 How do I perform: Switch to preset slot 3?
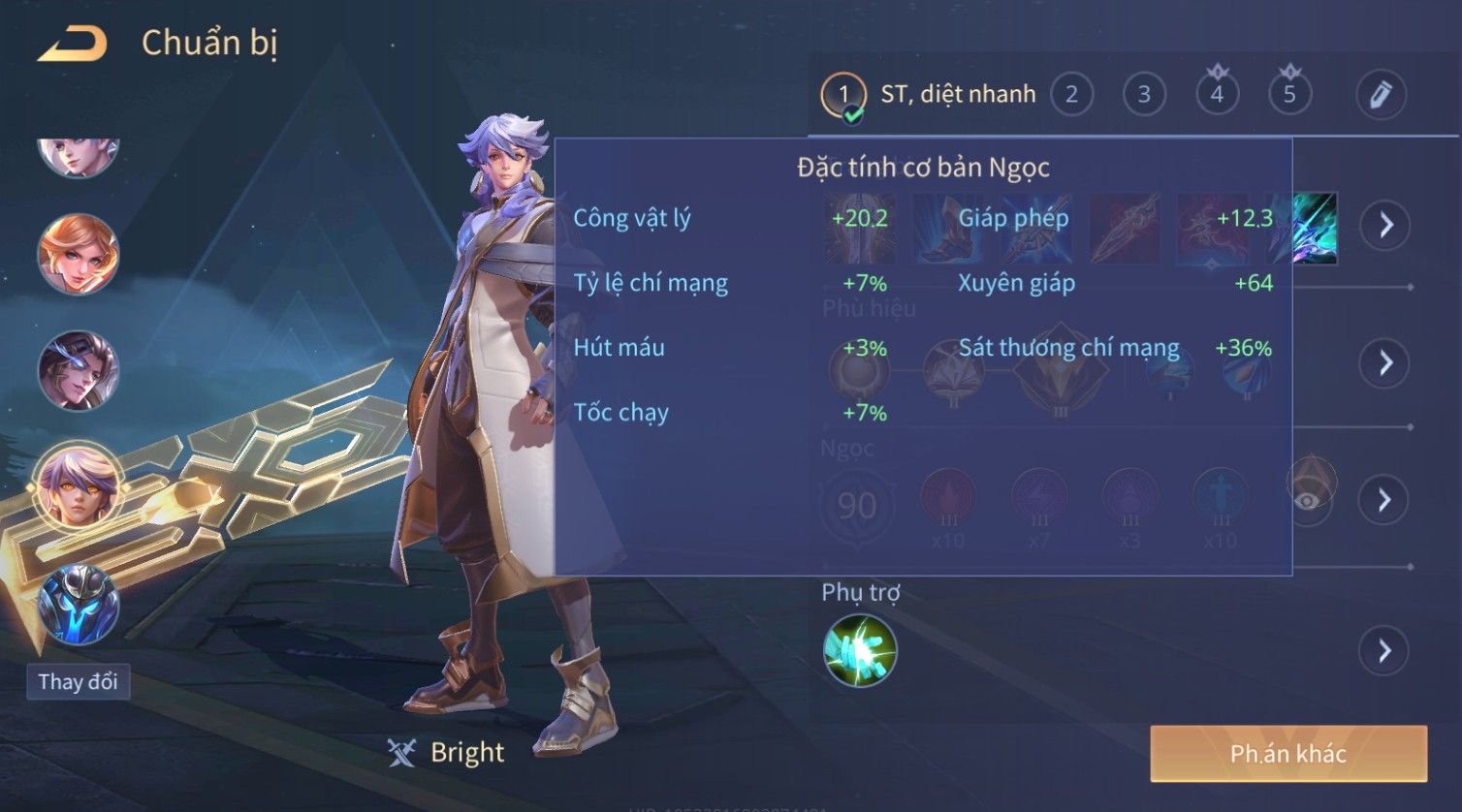pos(1144,95)
